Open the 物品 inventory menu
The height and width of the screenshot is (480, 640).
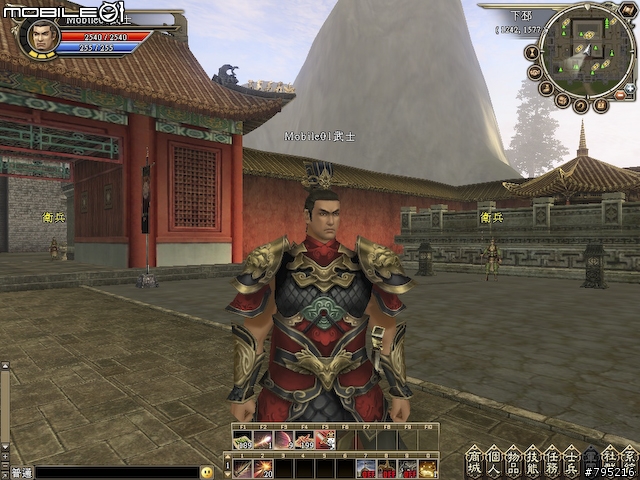tap(515, 461)
